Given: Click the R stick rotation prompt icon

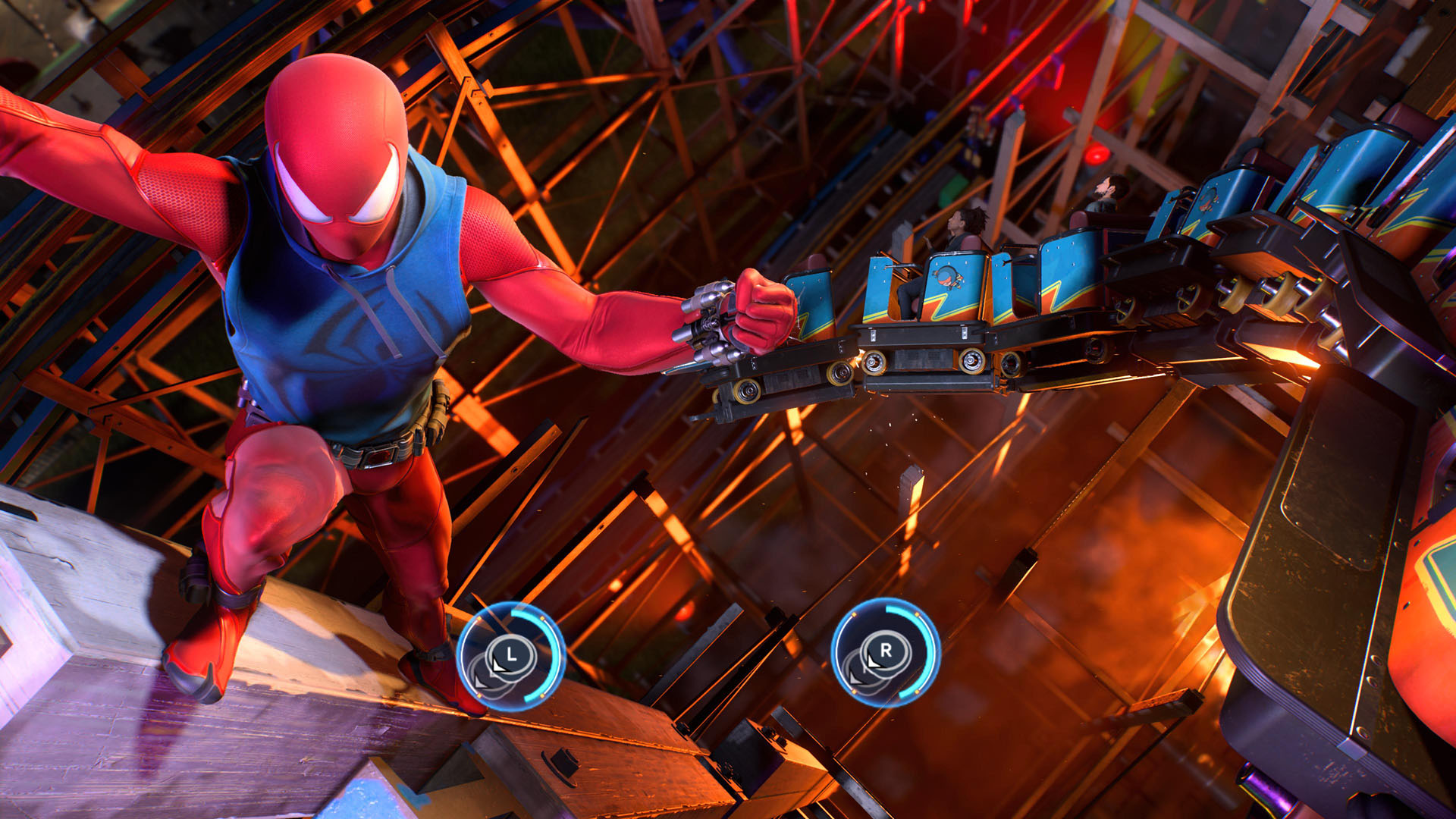Looking at the screenshot, I should pos(886,652).
